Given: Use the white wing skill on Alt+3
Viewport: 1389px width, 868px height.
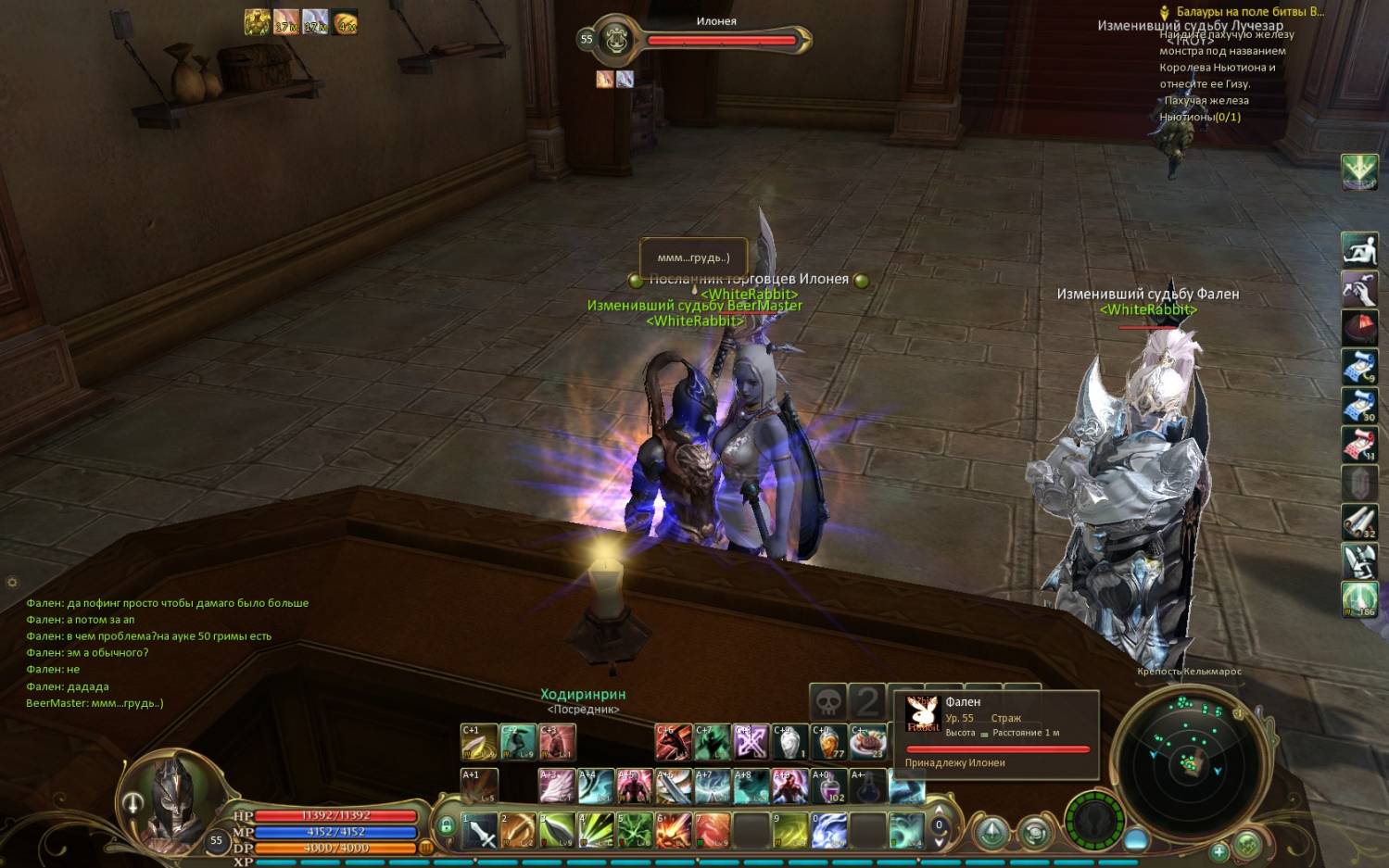Looking at the screenshot, I should coord(557,786).
